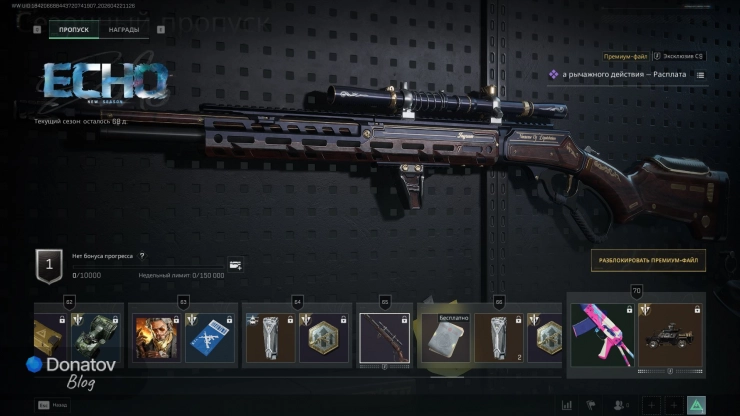Click the Премиум-файл label badge
740x416 pixels.
(622, 58)
